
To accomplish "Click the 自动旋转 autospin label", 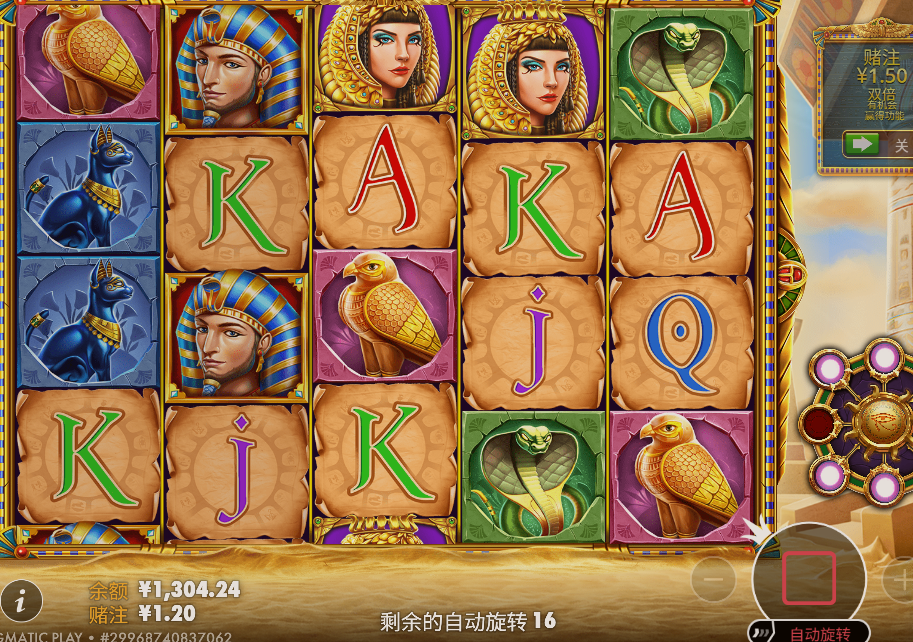I will point(820,633).
